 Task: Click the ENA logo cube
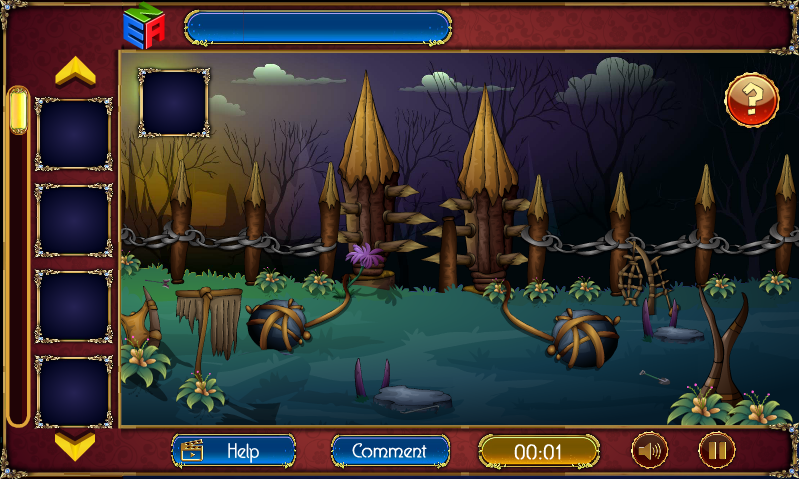pyautogui.click(x=143, y=25)
